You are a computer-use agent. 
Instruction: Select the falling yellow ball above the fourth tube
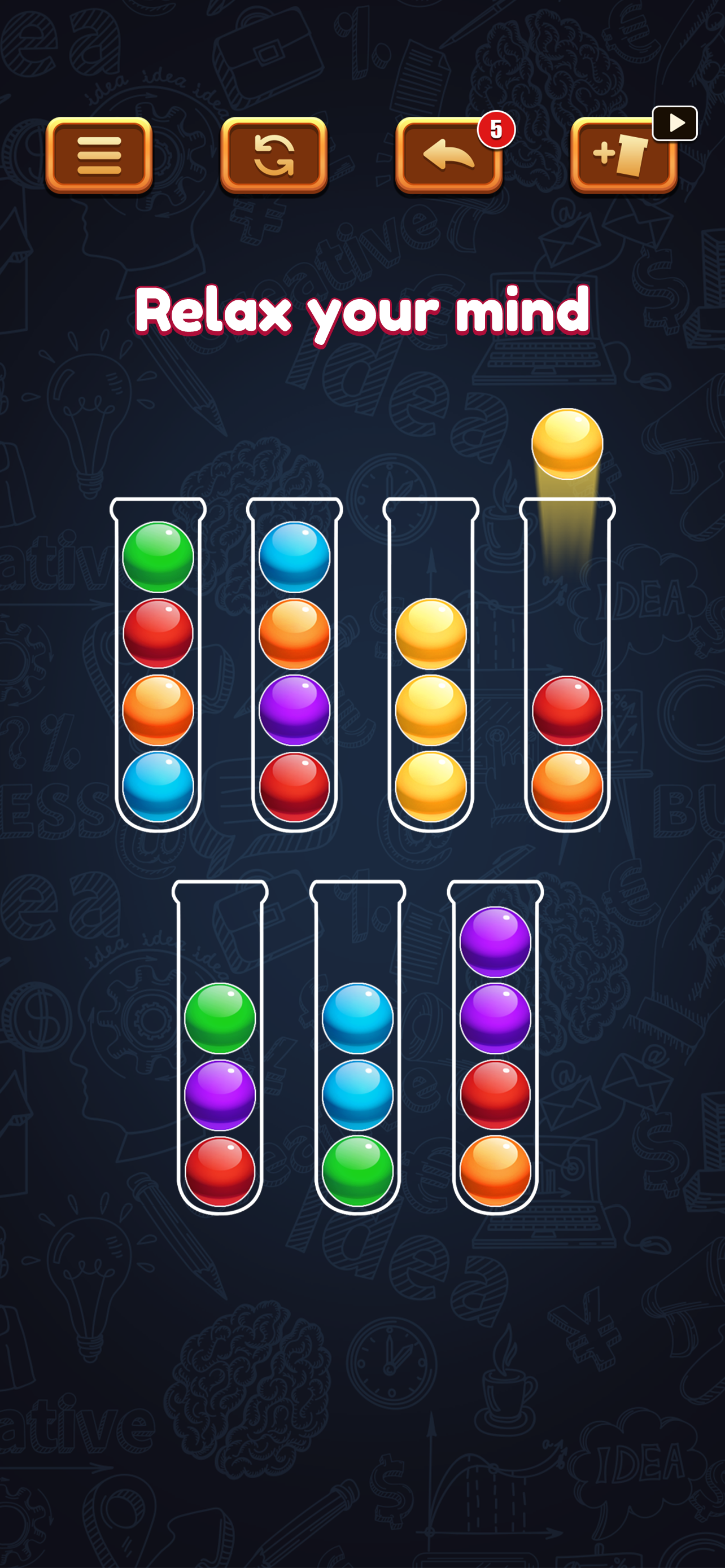click(567, 444)
